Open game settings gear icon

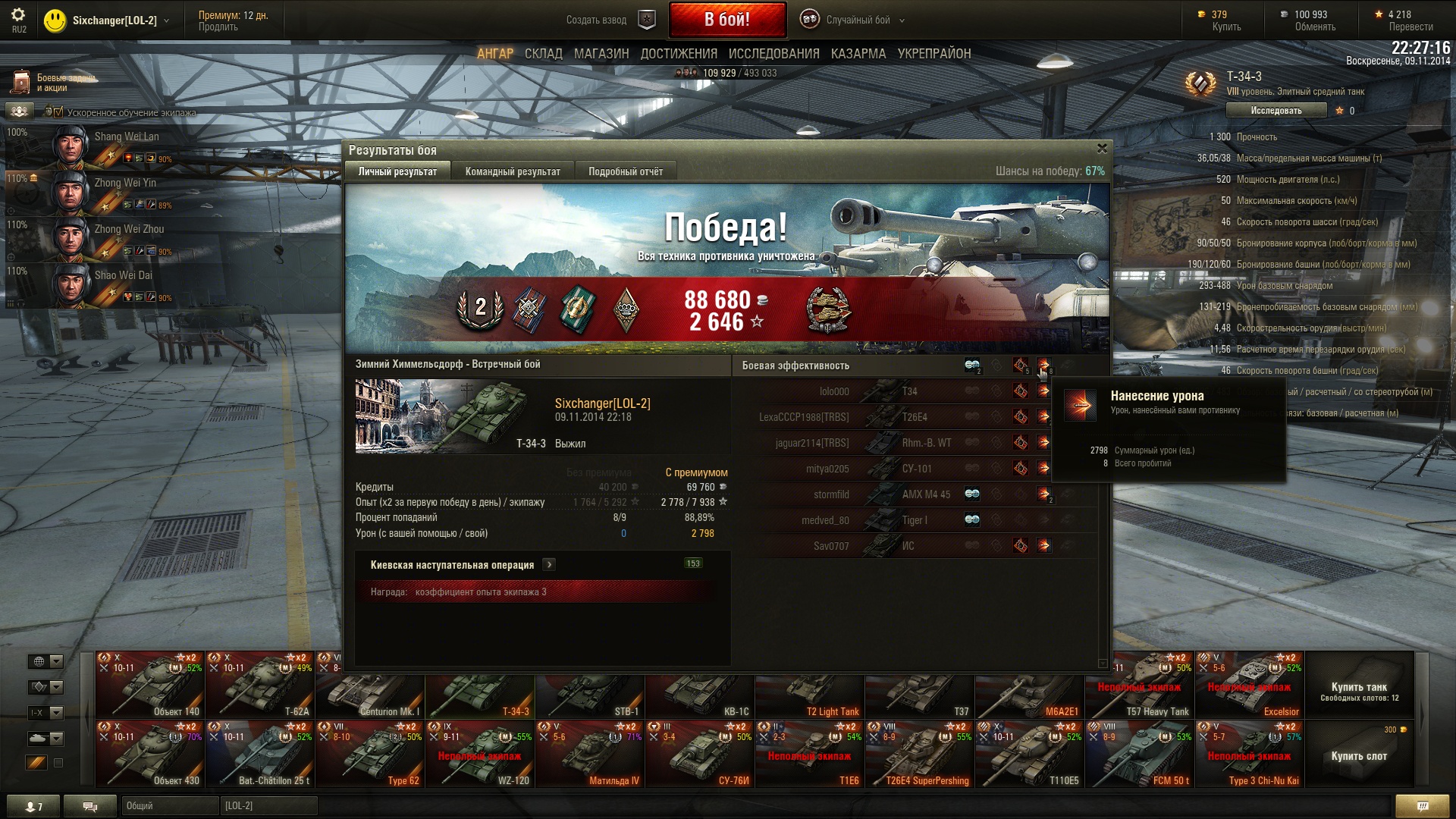18,15
